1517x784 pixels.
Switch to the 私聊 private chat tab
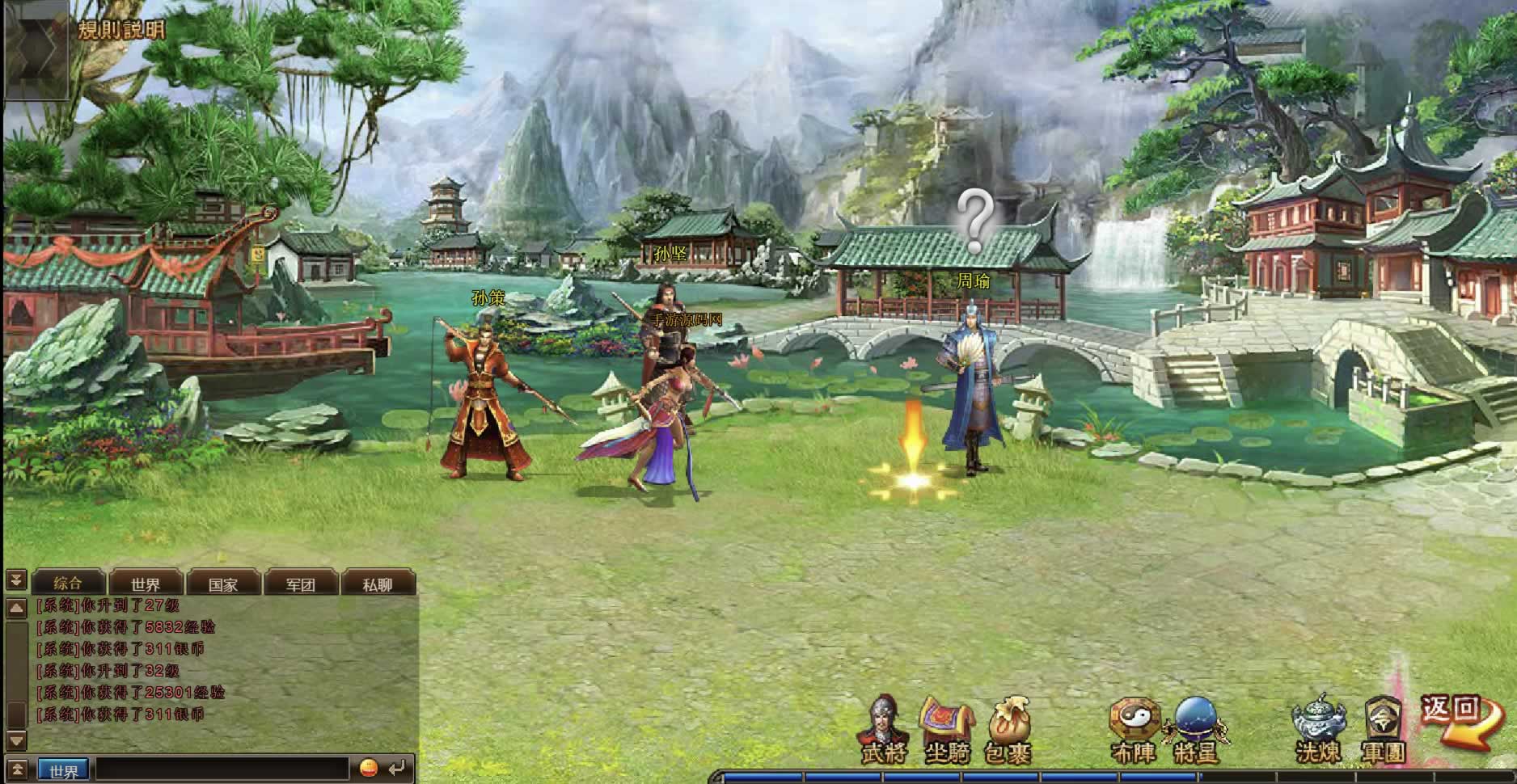[x=378, y=584]
